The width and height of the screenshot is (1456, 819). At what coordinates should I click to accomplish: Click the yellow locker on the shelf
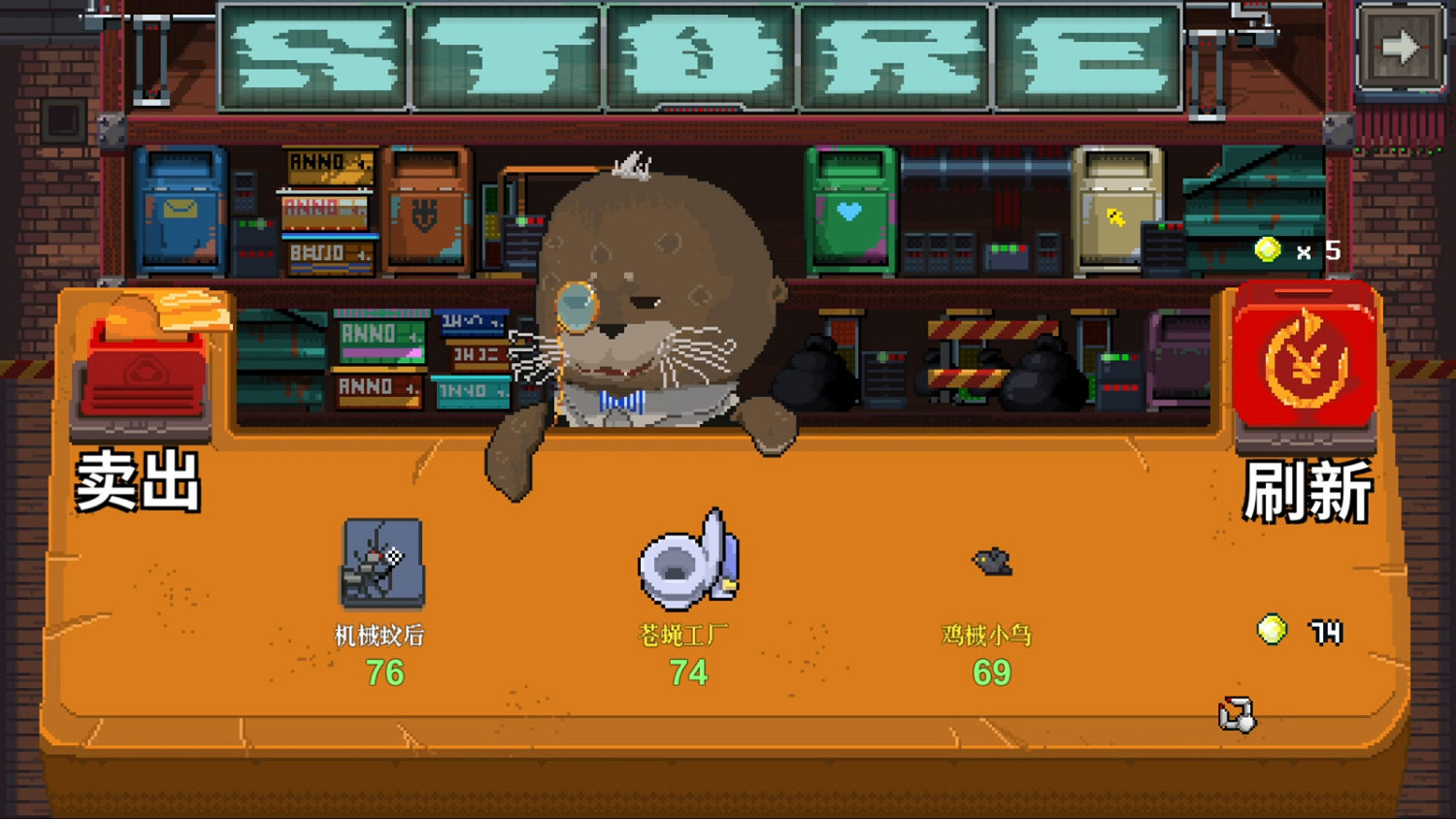(1113, 209)
